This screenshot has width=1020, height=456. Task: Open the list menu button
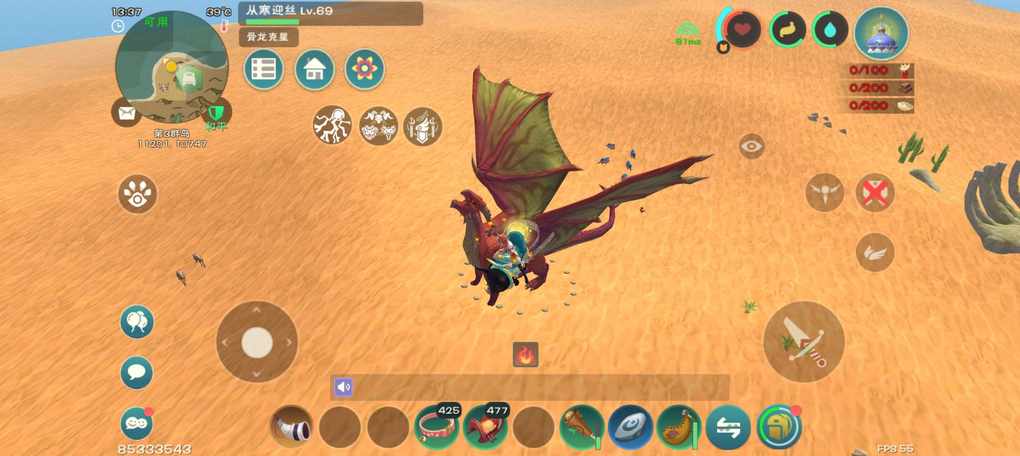coord(263,70)
